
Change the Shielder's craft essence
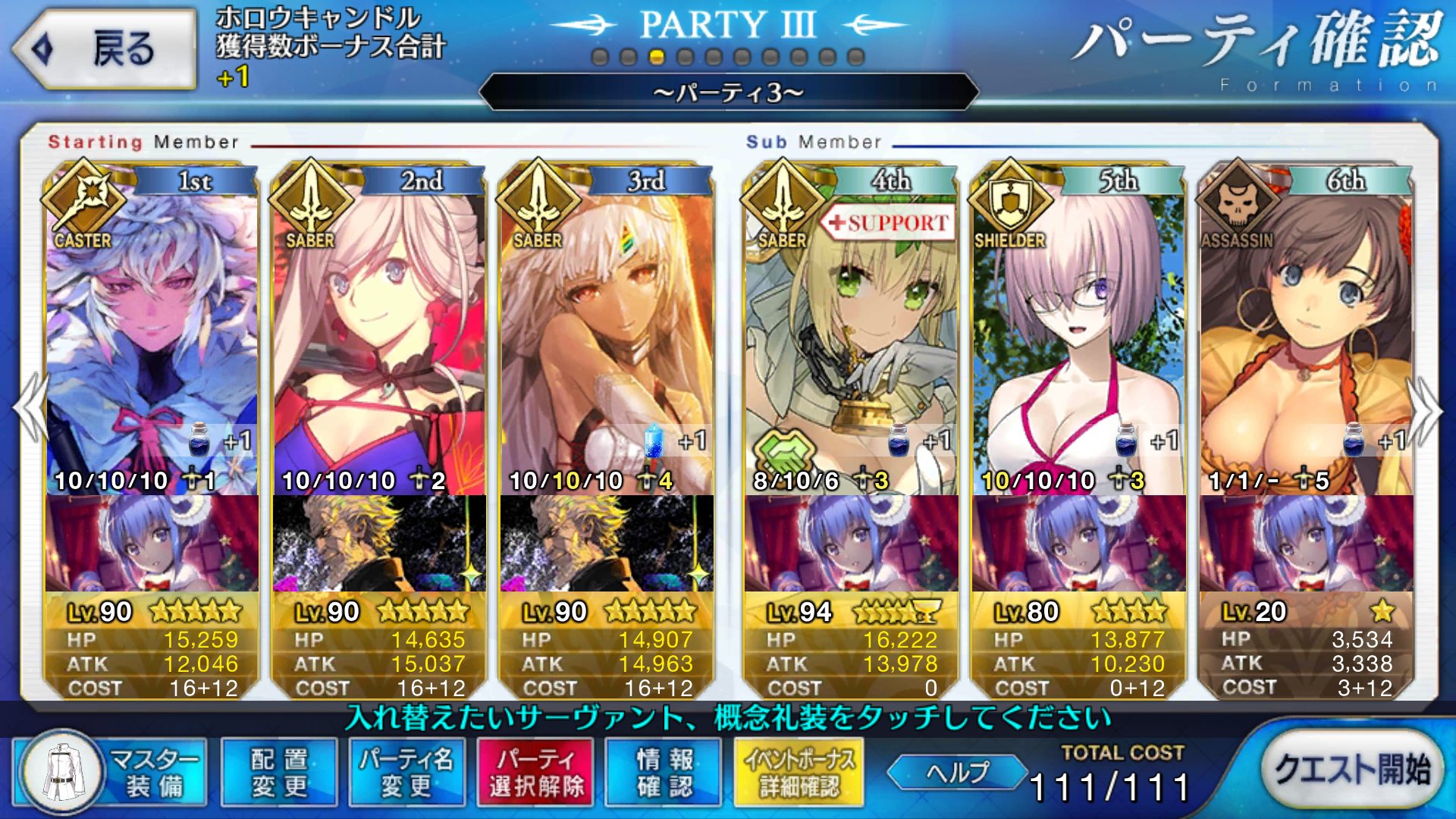click(1078, 543)
